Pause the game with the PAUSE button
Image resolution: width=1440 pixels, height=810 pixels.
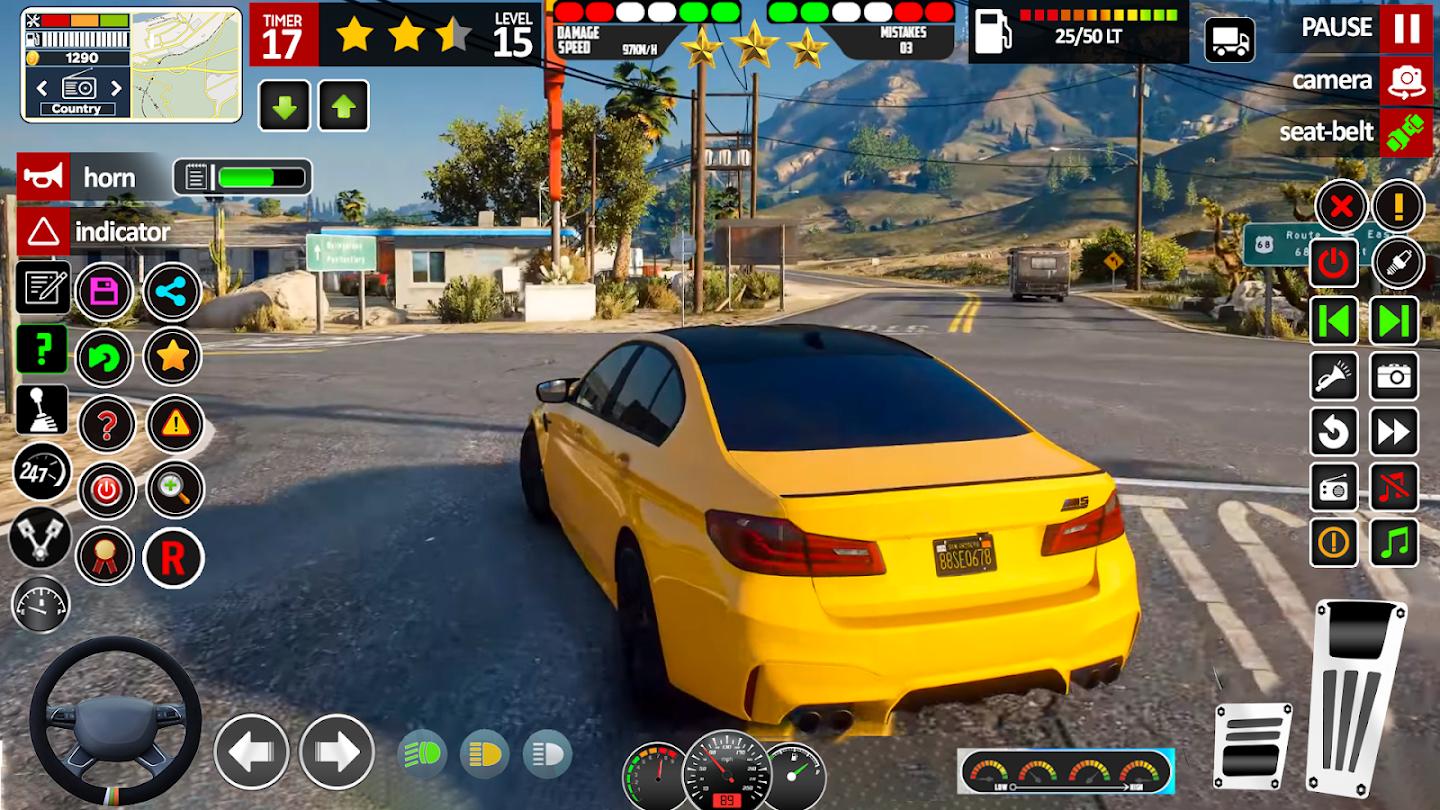click(x=1406, y=28)
